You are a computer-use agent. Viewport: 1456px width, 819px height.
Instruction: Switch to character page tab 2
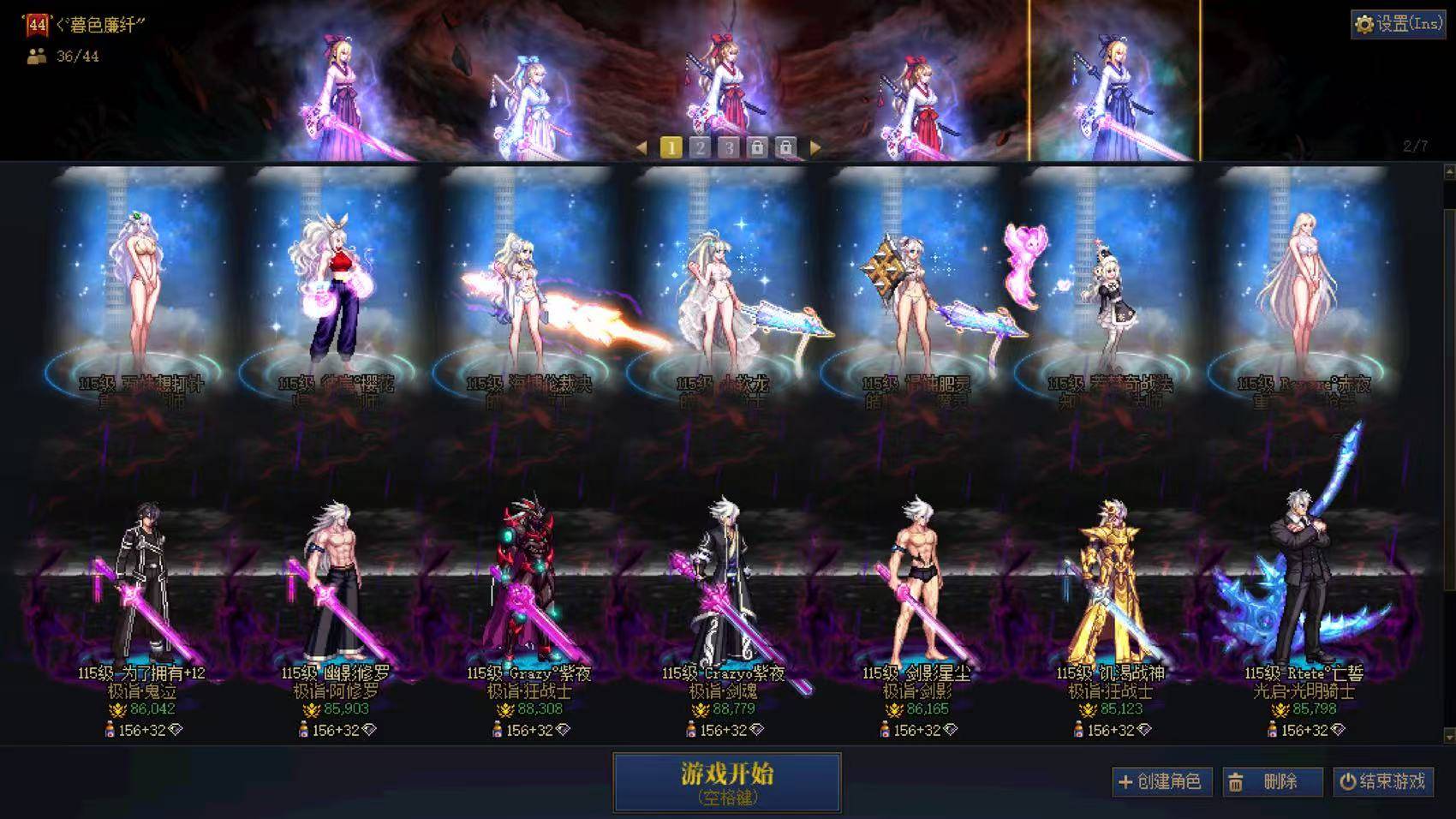(x=700, y=147)
